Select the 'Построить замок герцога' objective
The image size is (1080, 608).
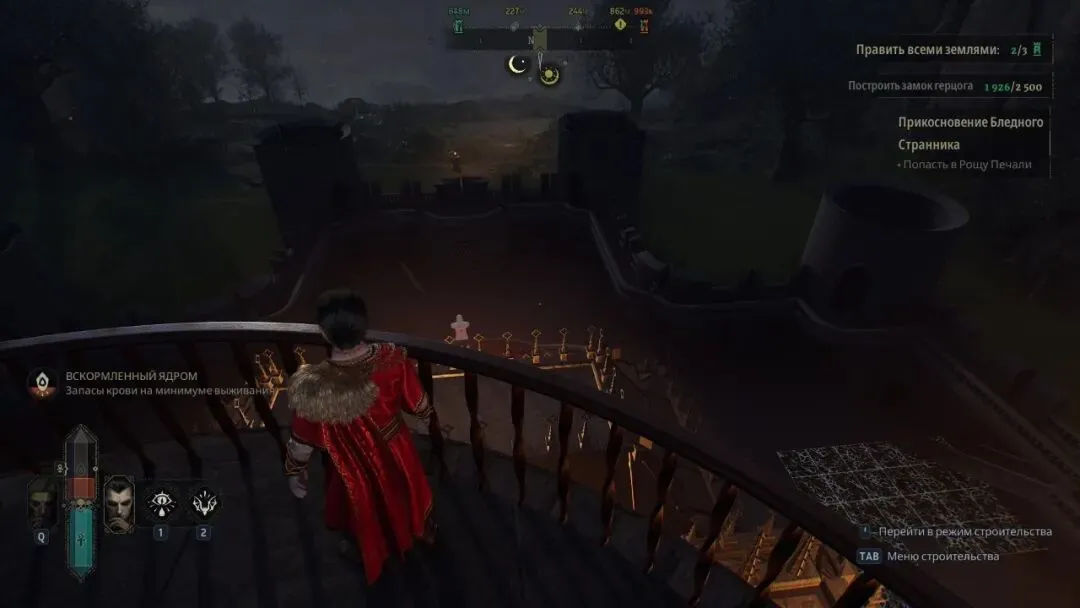tap(910, 86)
